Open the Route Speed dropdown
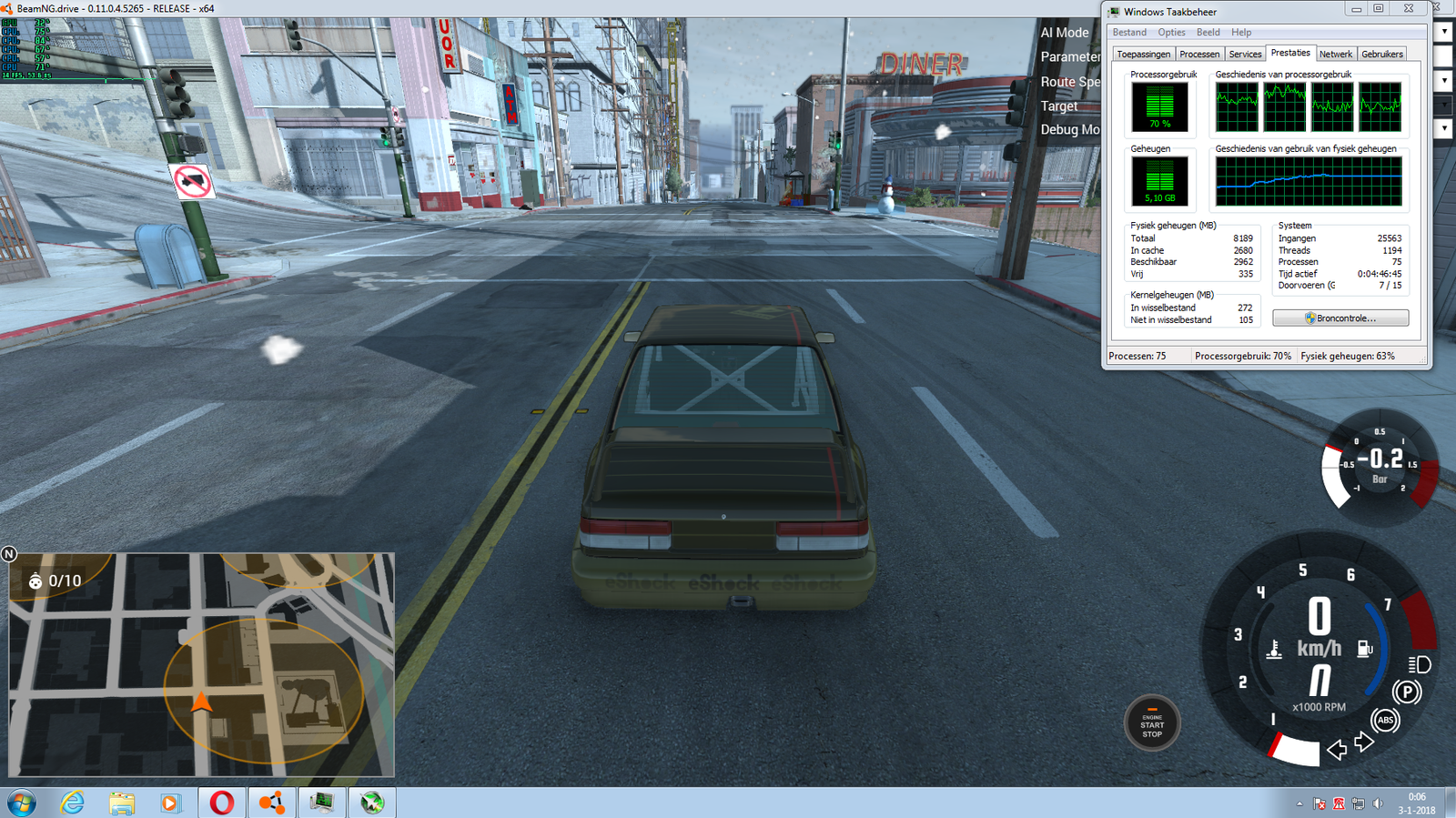Image resolution: width=1456 pixels, height=818 pixels. [x=1443, y=82]
